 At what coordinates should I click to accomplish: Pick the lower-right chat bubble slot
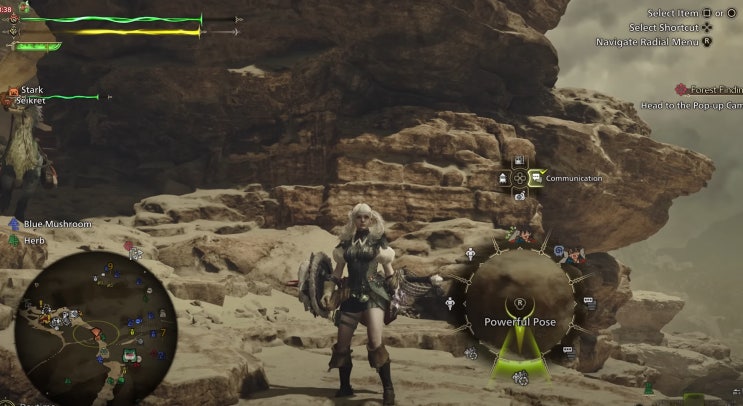[x=567, y=350]
